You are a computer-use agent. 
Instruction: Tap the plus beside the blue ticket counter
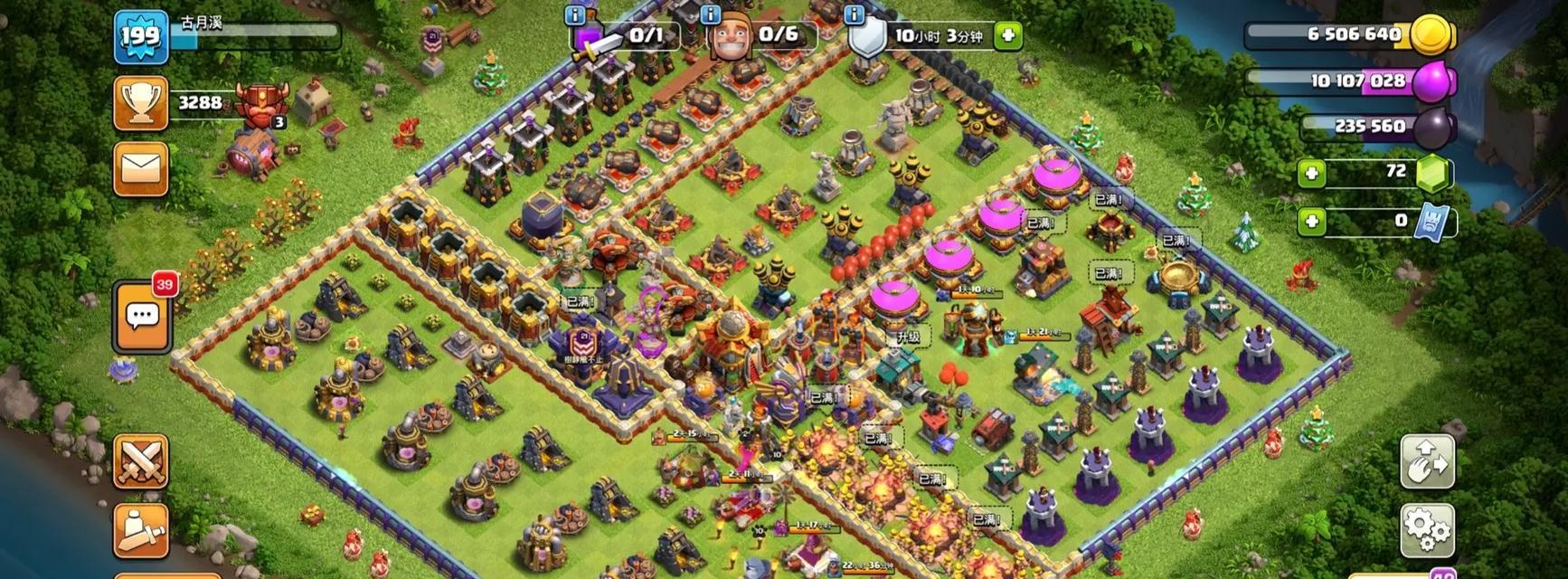point(1311,222)
